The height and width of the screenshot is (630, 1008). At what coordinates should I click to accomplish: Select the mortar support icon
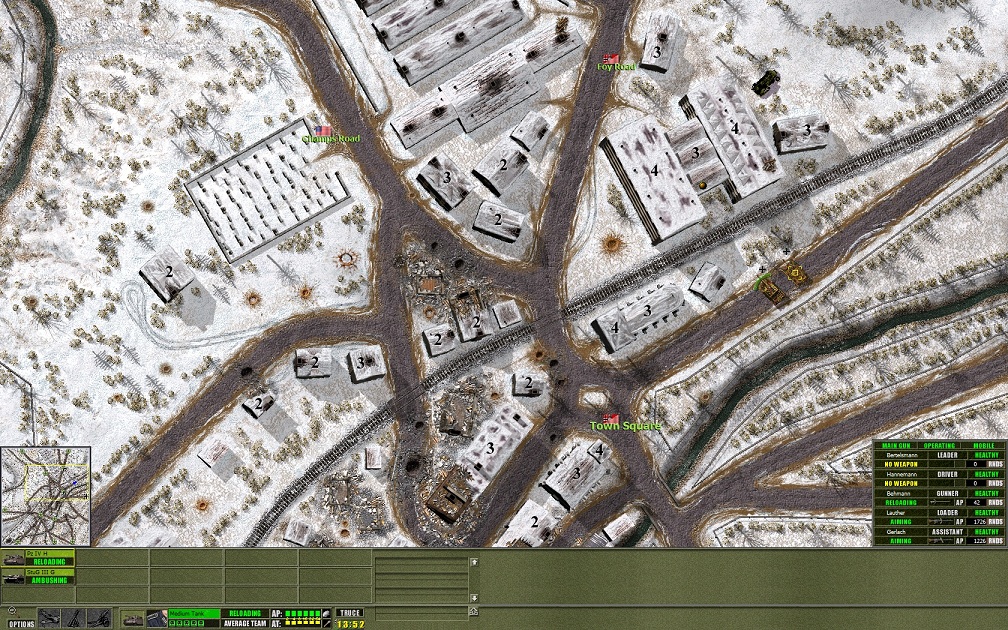(74, 618)
